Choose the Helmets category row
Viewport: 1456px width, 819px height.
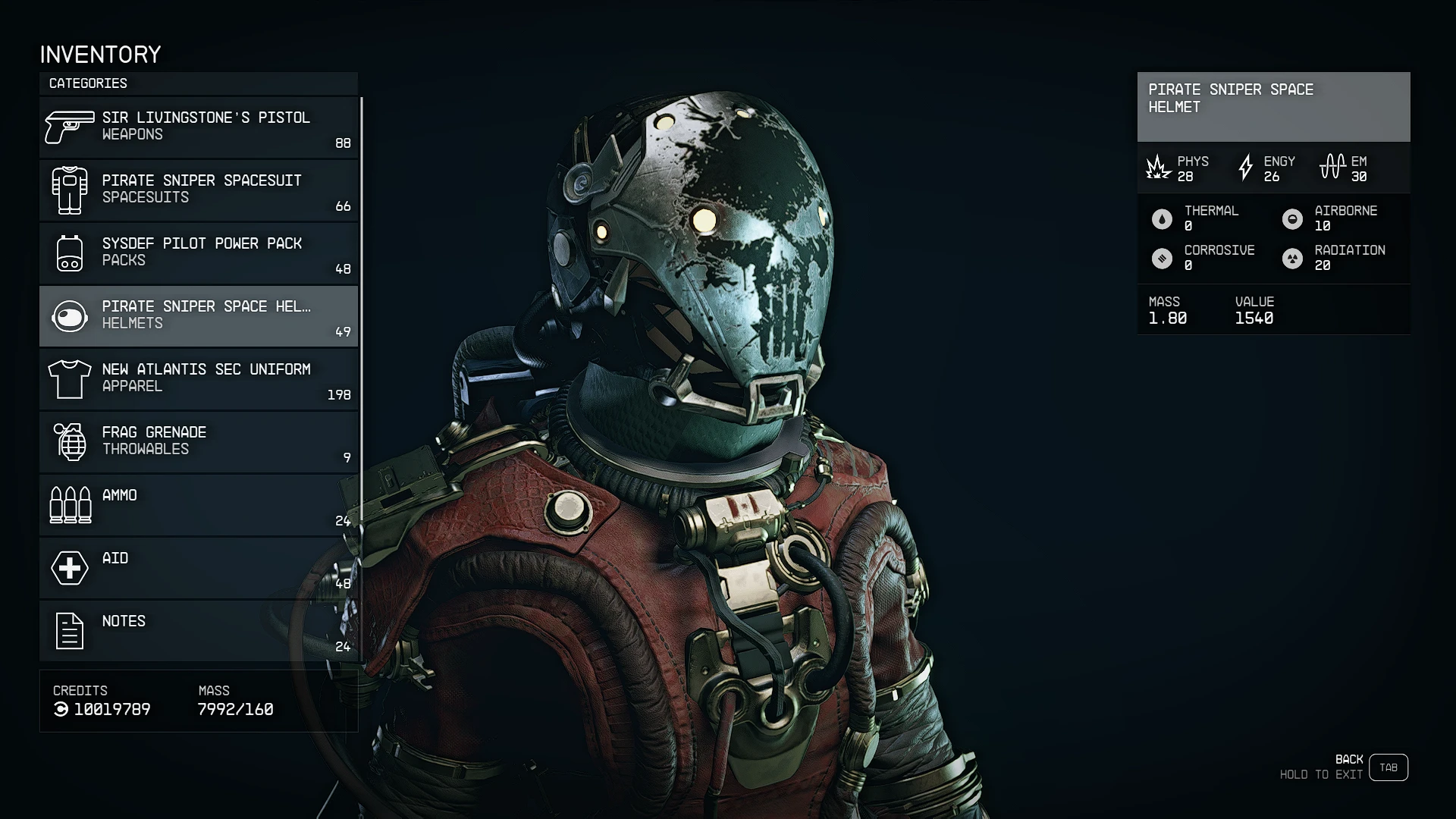199,316
